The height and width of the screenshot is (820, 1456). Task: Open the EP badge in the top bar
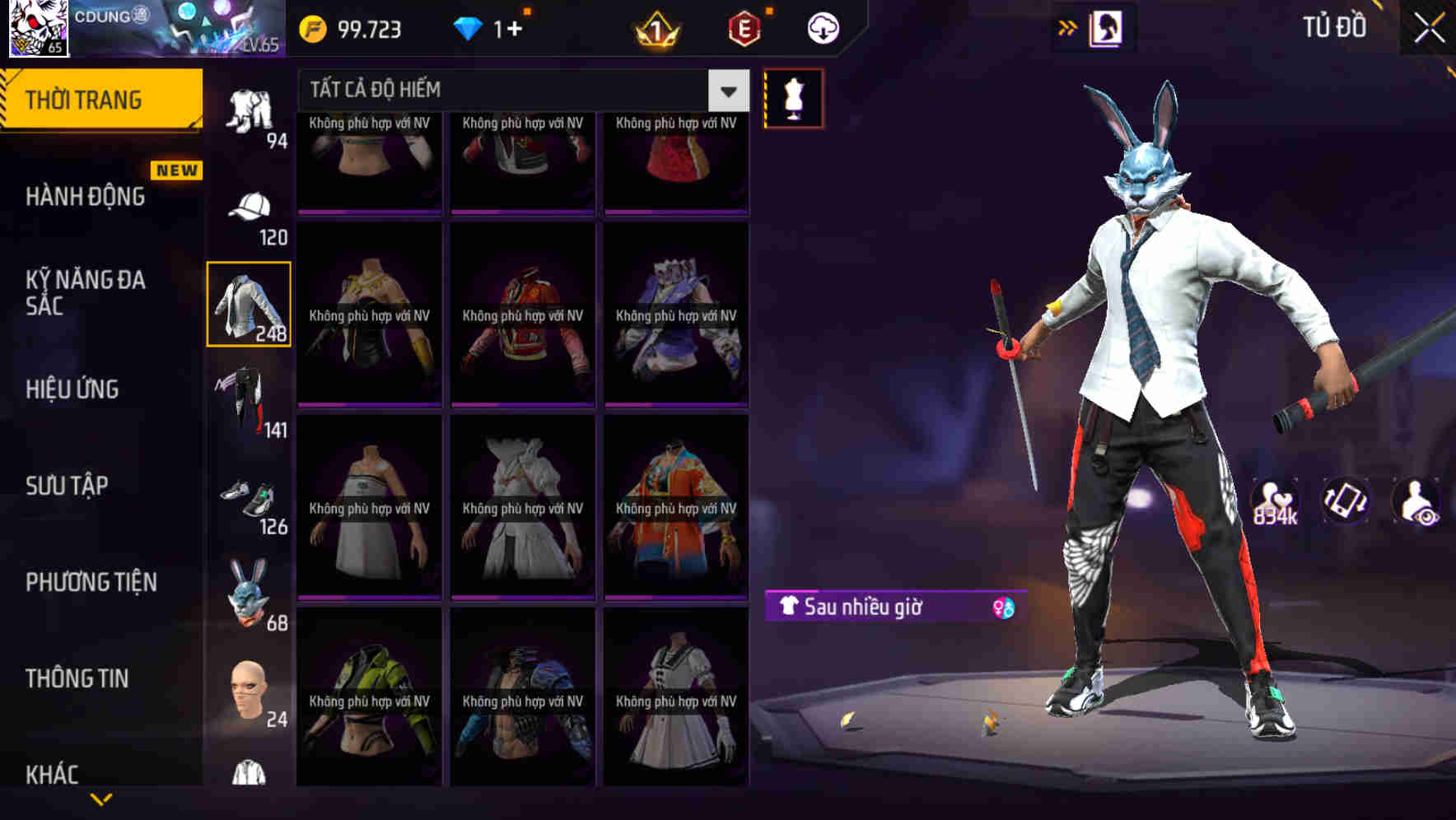[x=742, y=26]
